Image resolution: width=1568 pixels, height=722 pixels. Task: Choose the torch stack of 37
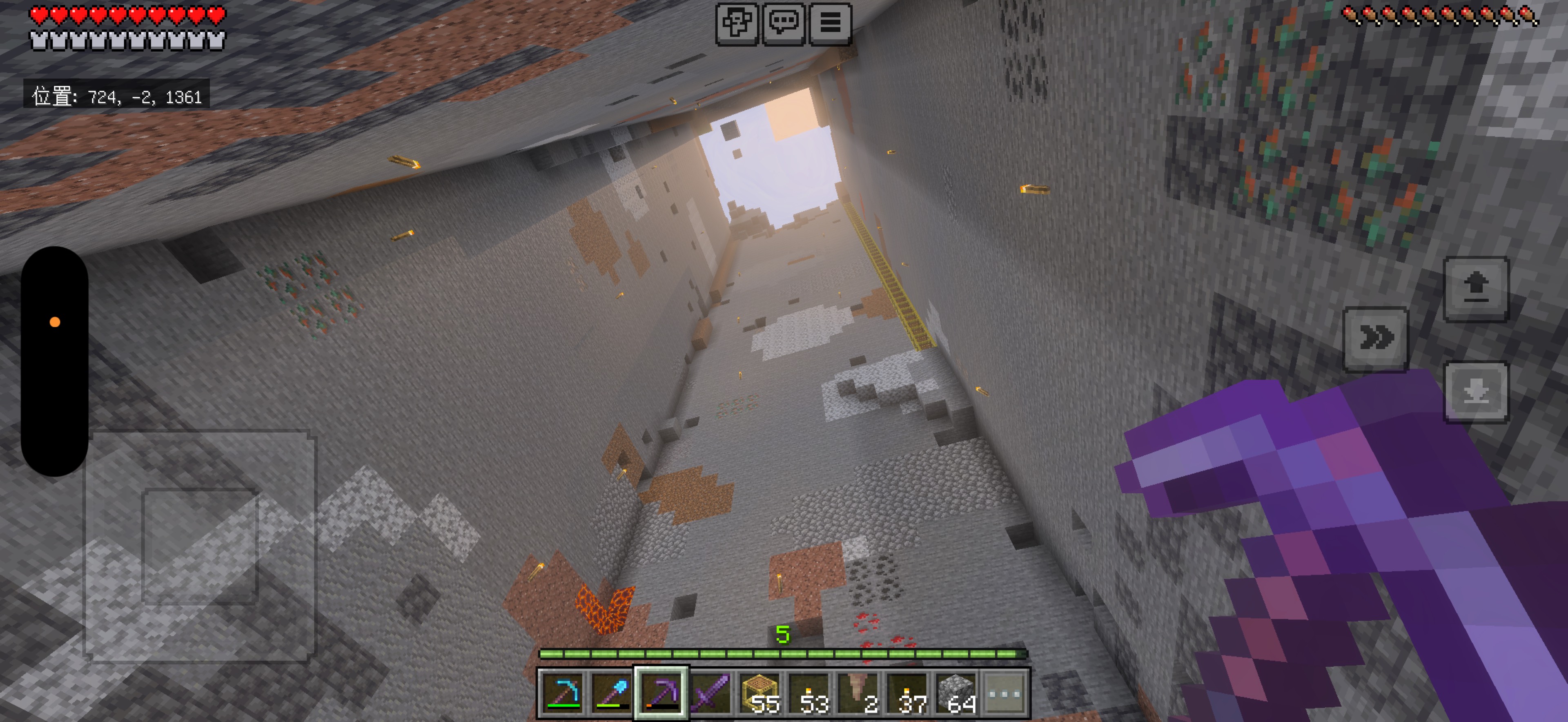coord(907,693)
